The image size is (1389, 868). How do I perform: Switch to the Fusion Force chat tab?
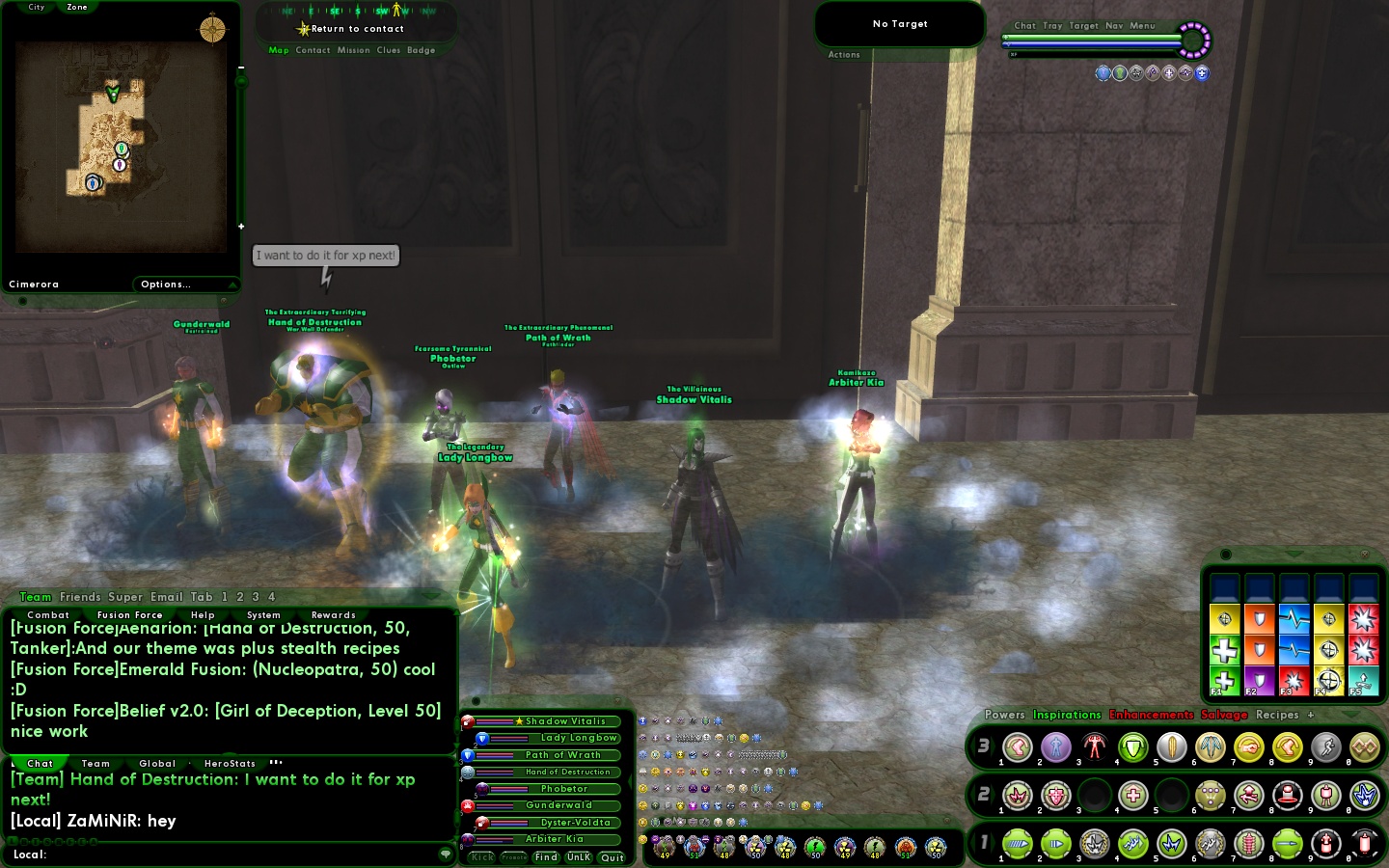[x=129, y=615]
